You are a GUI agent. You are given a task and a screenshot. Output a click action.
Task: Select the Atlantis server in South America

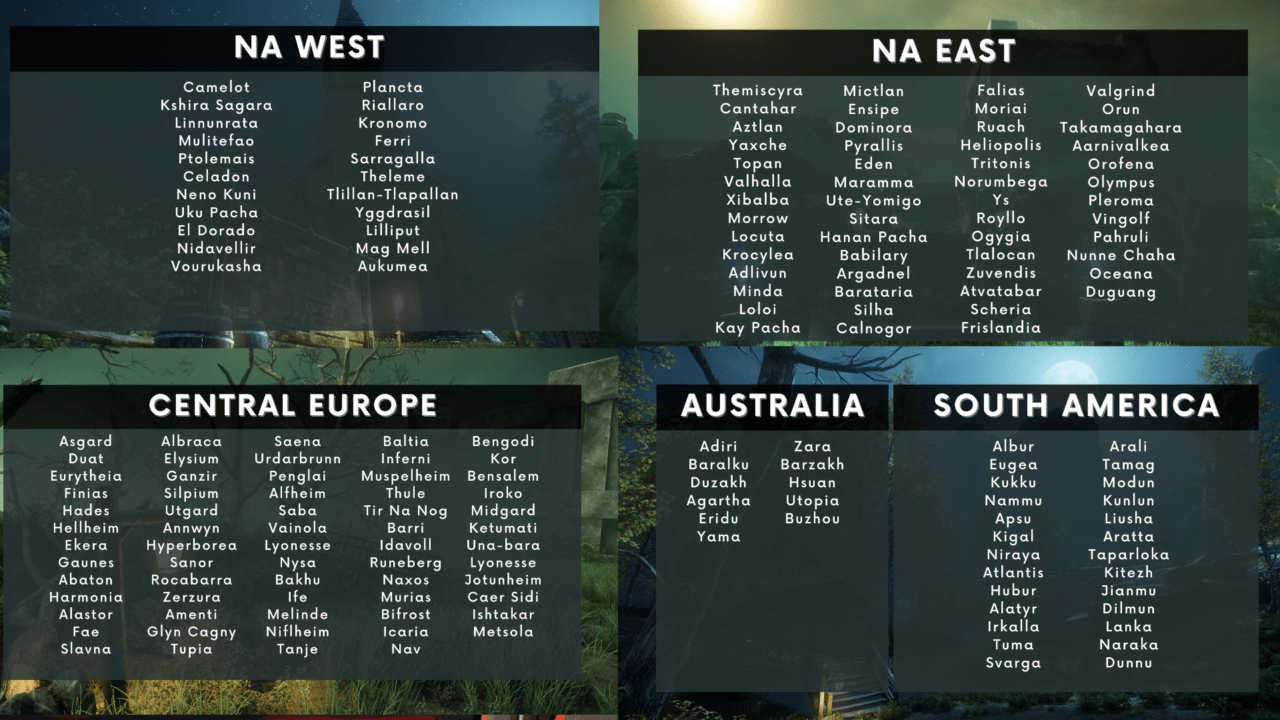(1014, 572)
